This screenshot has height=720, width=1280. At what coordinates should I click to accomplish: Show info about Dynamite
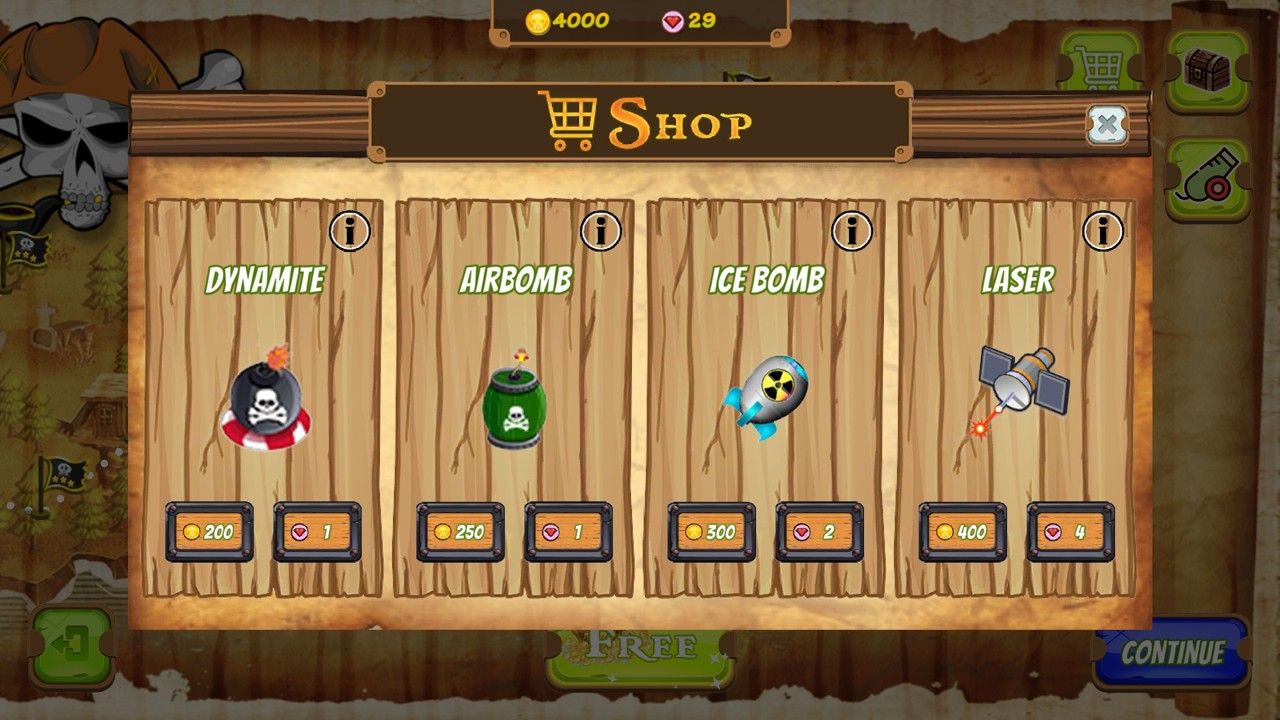349,232
